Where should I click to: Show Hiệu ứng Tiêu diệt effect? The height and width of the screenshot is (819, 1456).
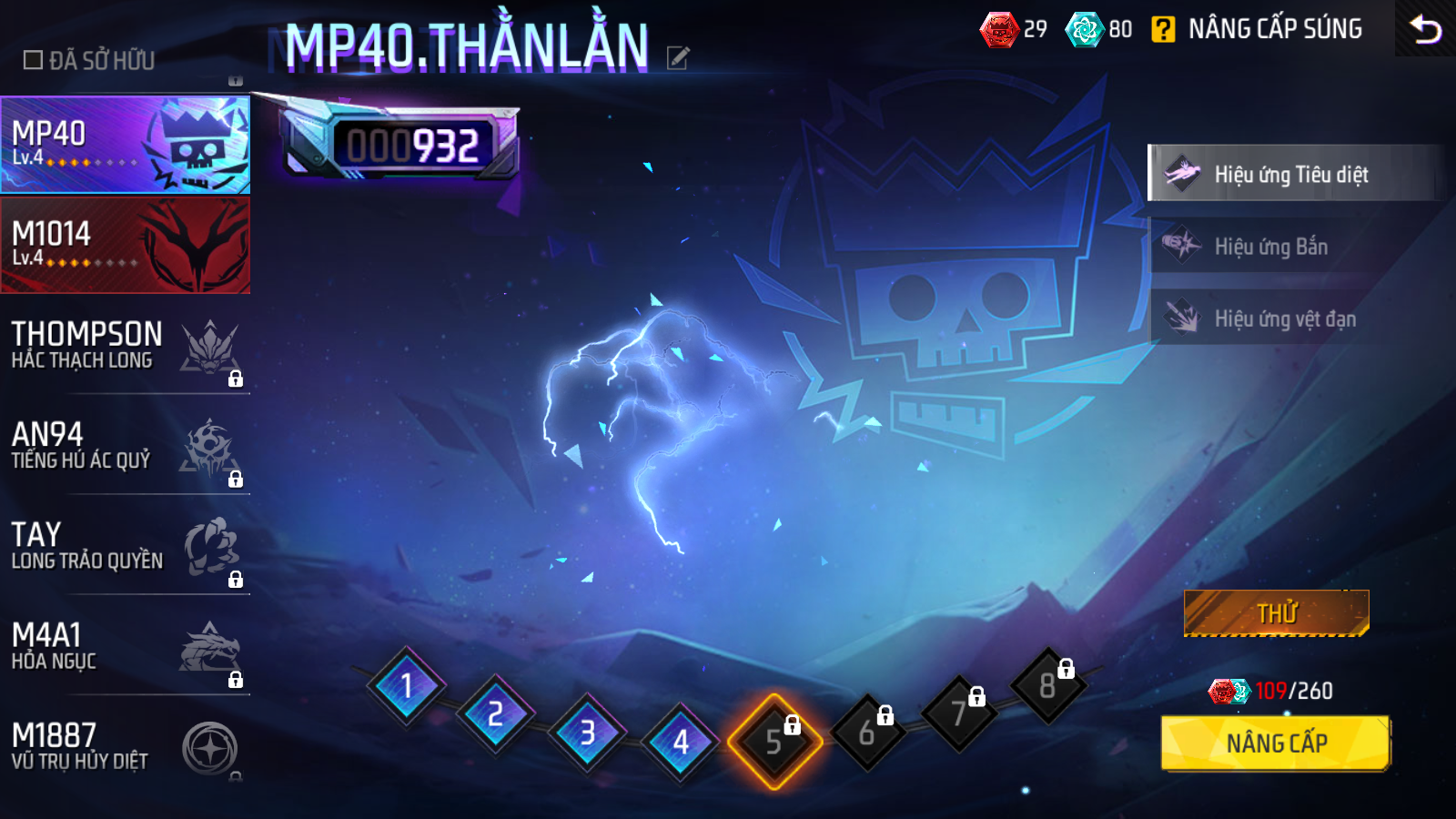pyautogui.click(x=1292, y=173)
